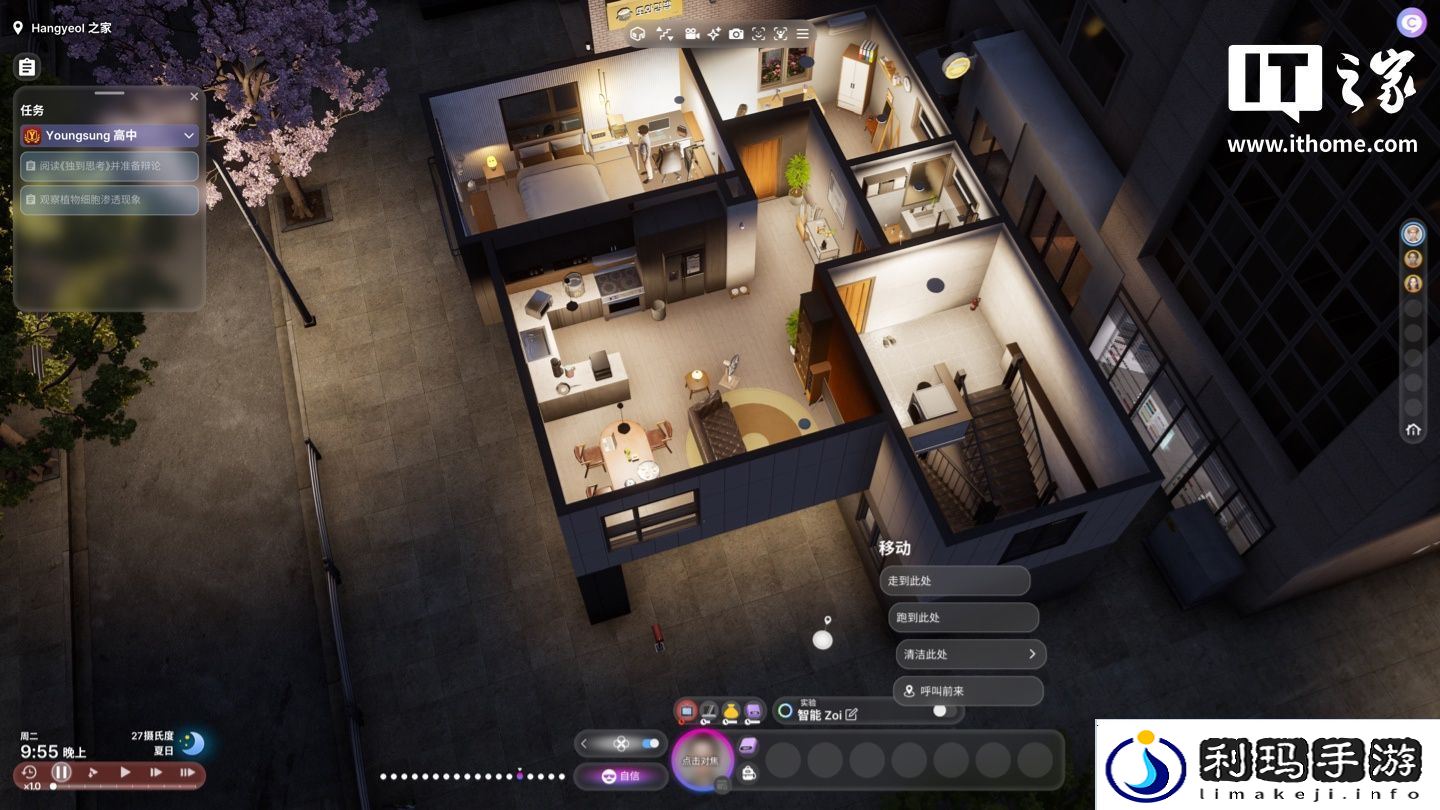
Task: Open the clipboard task list icon
Action: [x=27, y=67]
